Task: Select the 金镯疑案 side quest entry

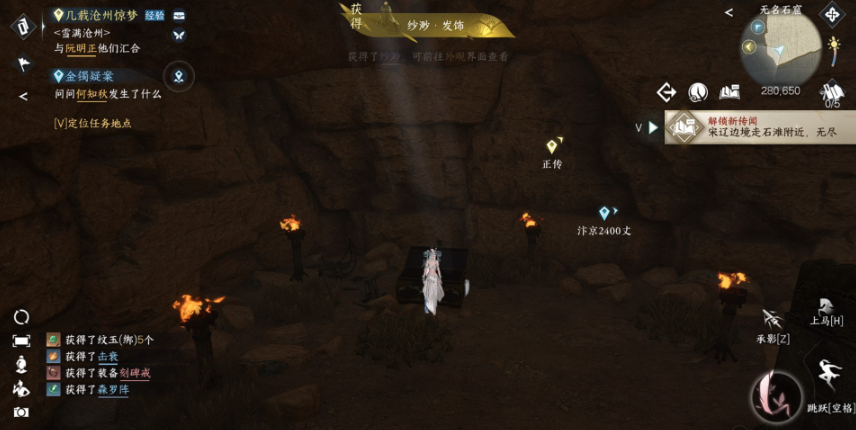Action: tap(88, 76)
